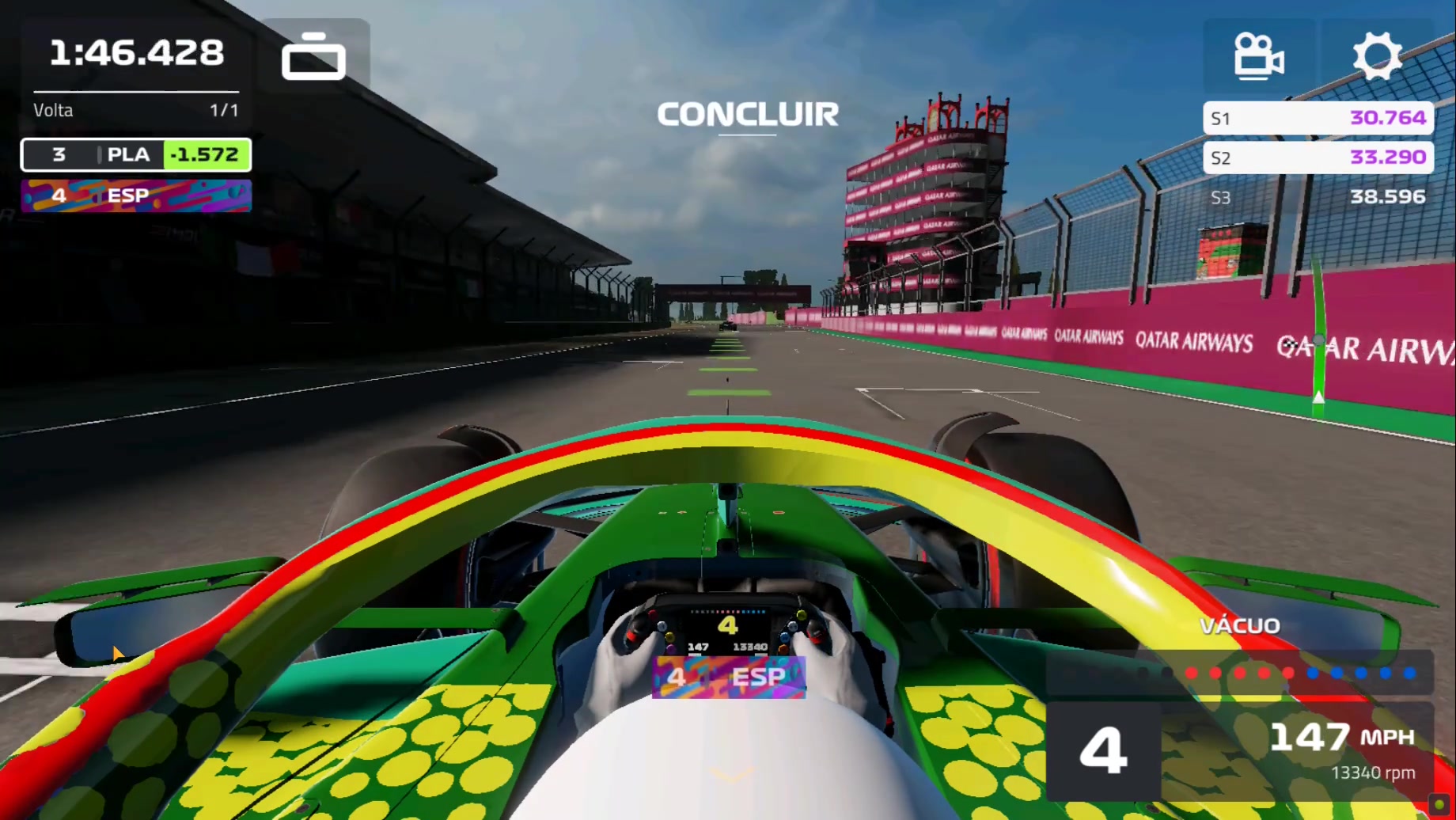Select the video camera replay icon
This screenshot has height=820, width=1456.
(x=1260, y=55)
